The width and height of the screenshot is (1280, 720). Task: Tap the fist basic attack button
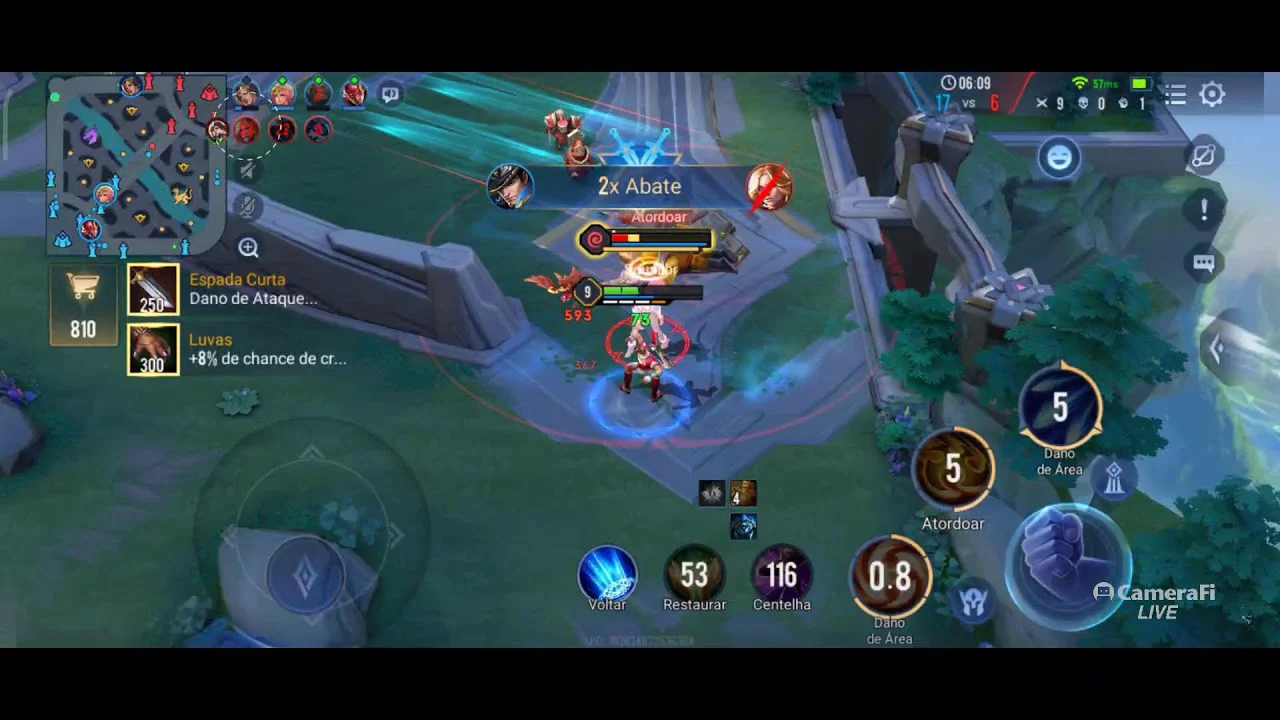coord(1068,565)
